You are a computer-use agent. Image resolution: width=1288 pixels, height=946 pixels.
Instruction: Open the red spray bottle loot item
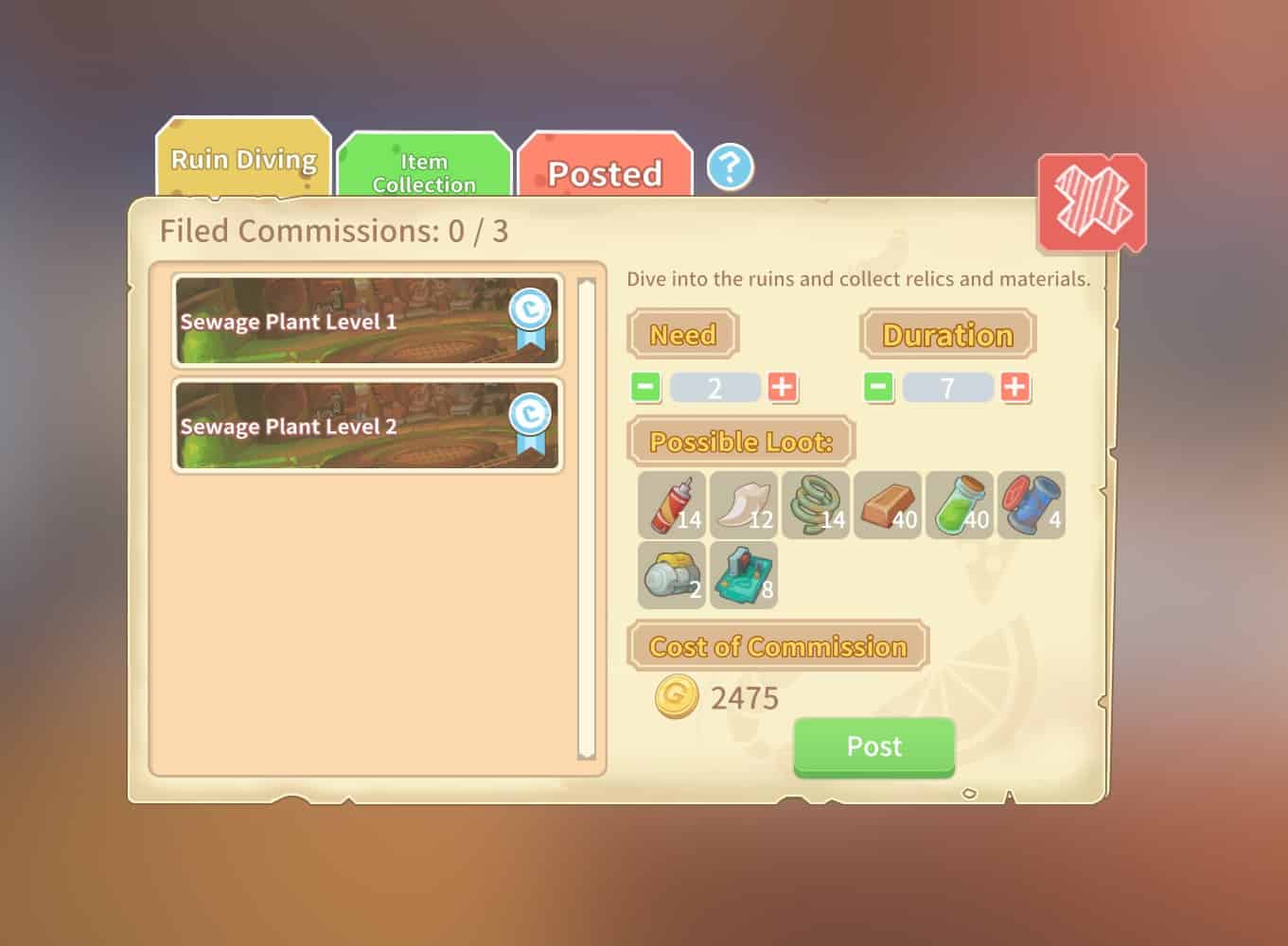click(x=672, y=504)
